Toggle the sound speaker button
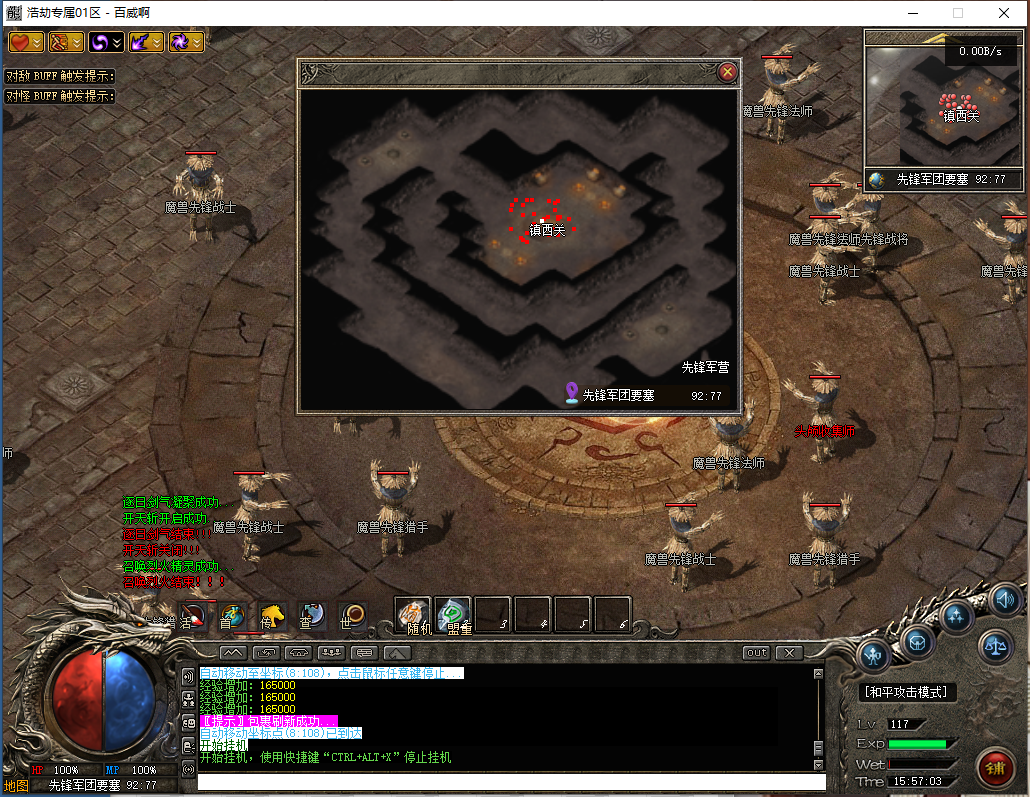Screen dimensions: 1030x797 (x=1006, y=600)
